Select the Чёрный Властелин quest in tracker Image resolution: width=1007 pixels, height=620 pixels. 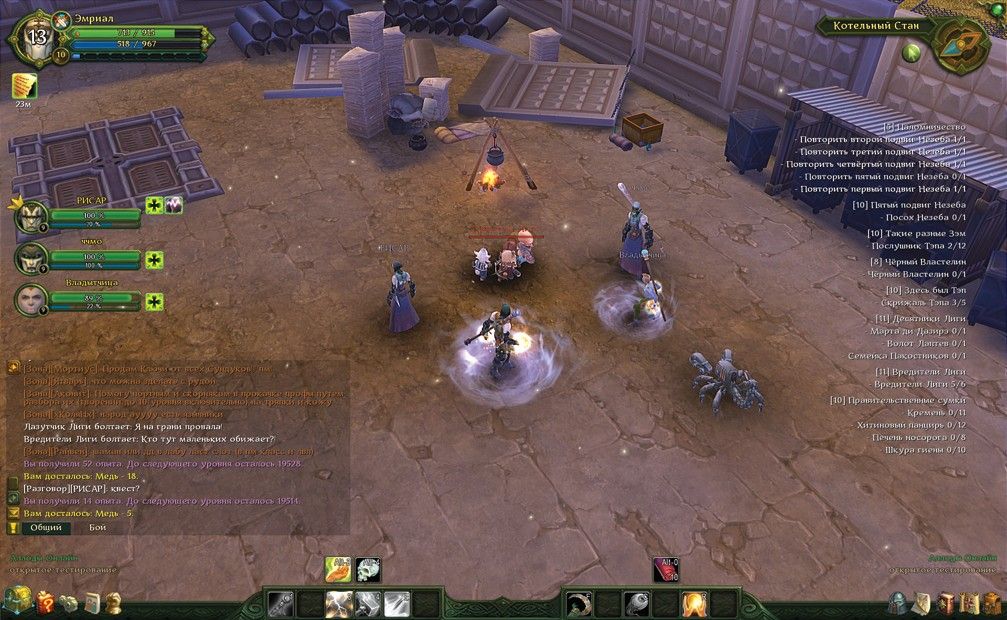tap(917, 261)
